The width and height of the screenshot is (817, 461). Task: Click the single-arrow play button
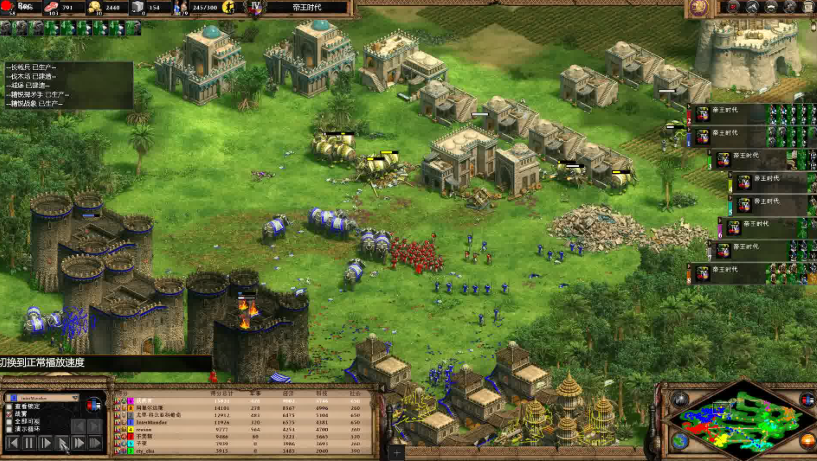pyautogui.click(x=45, y=442)
